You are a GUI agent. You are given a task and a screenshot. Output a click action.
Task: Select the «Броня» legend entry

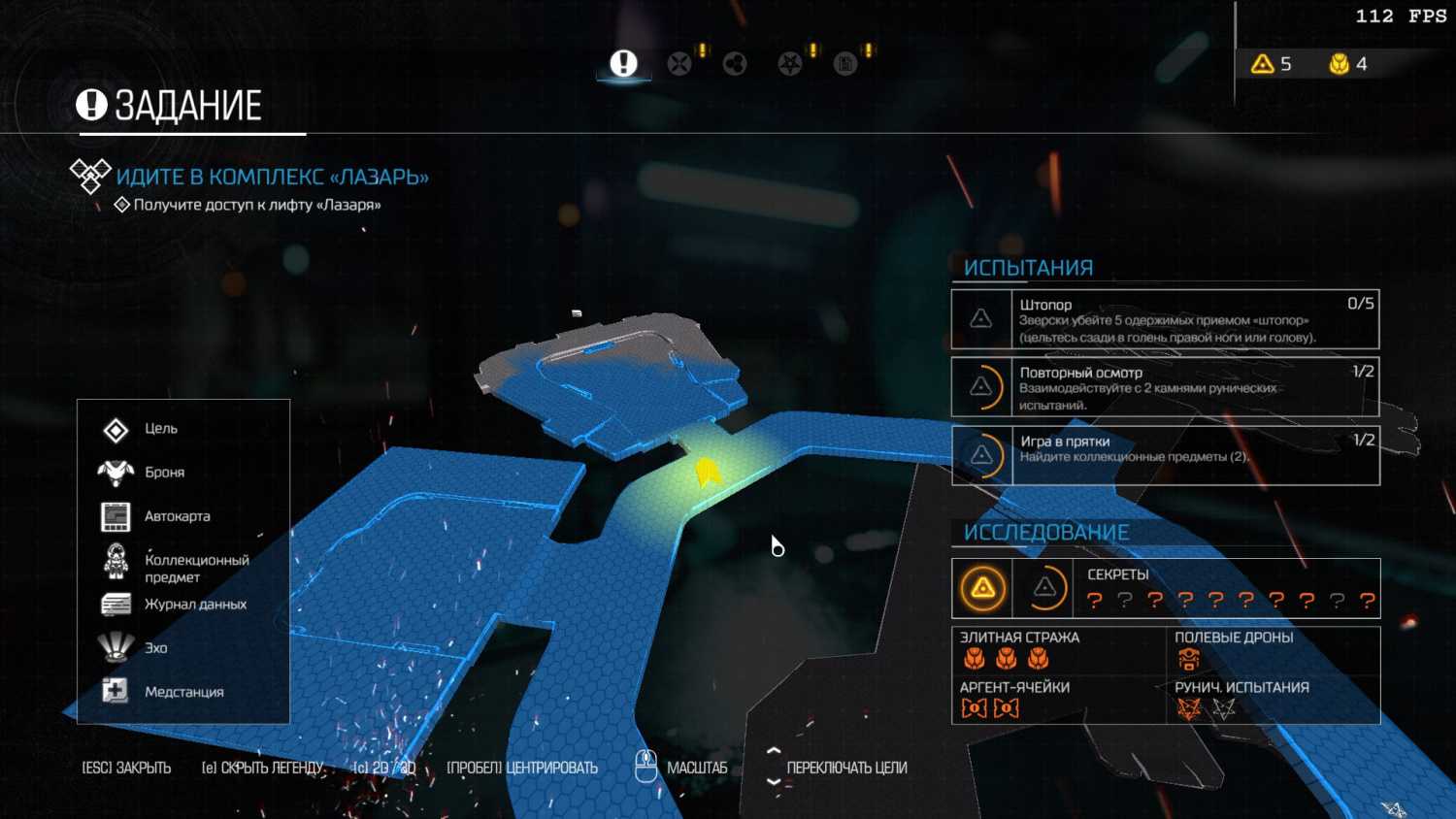coord(164,473)
